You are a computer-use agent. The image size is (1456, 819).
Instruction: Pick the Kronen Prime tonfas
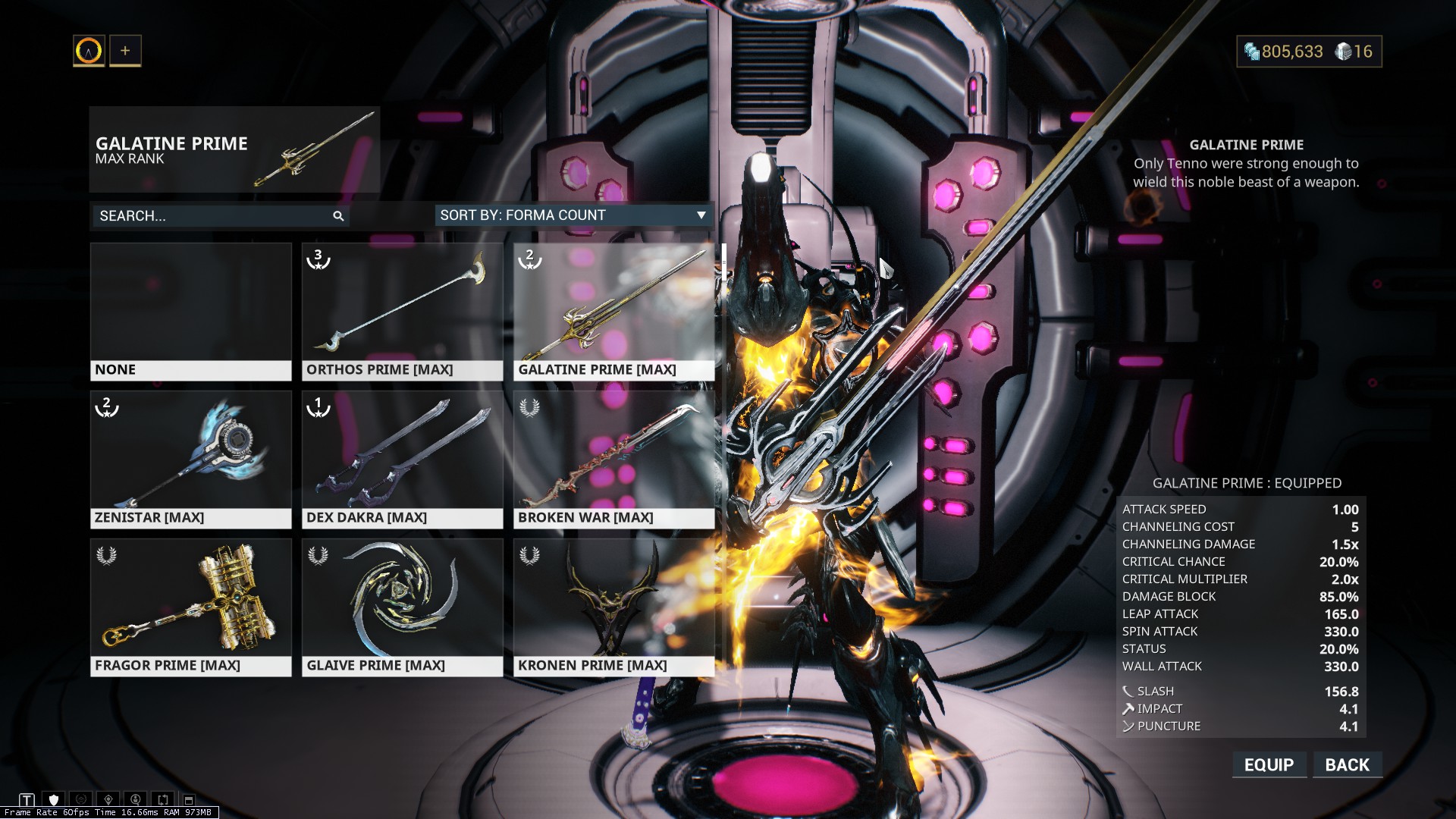pos(613,607)
